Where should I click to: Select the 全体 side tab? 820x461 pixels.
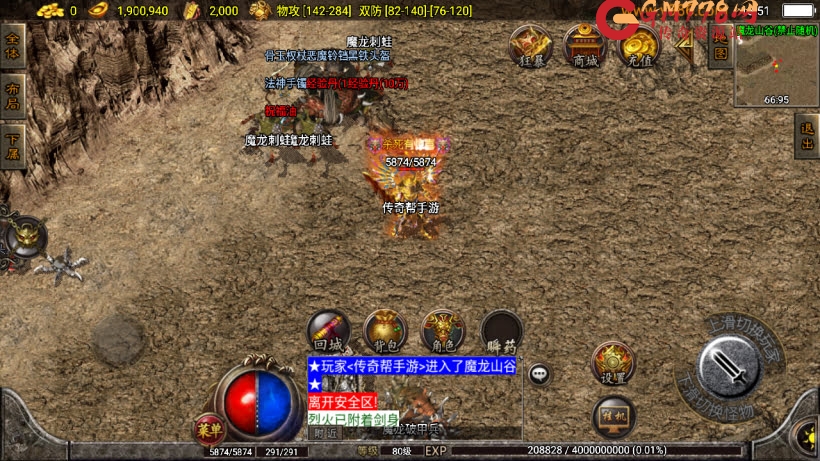click(13, 46)
